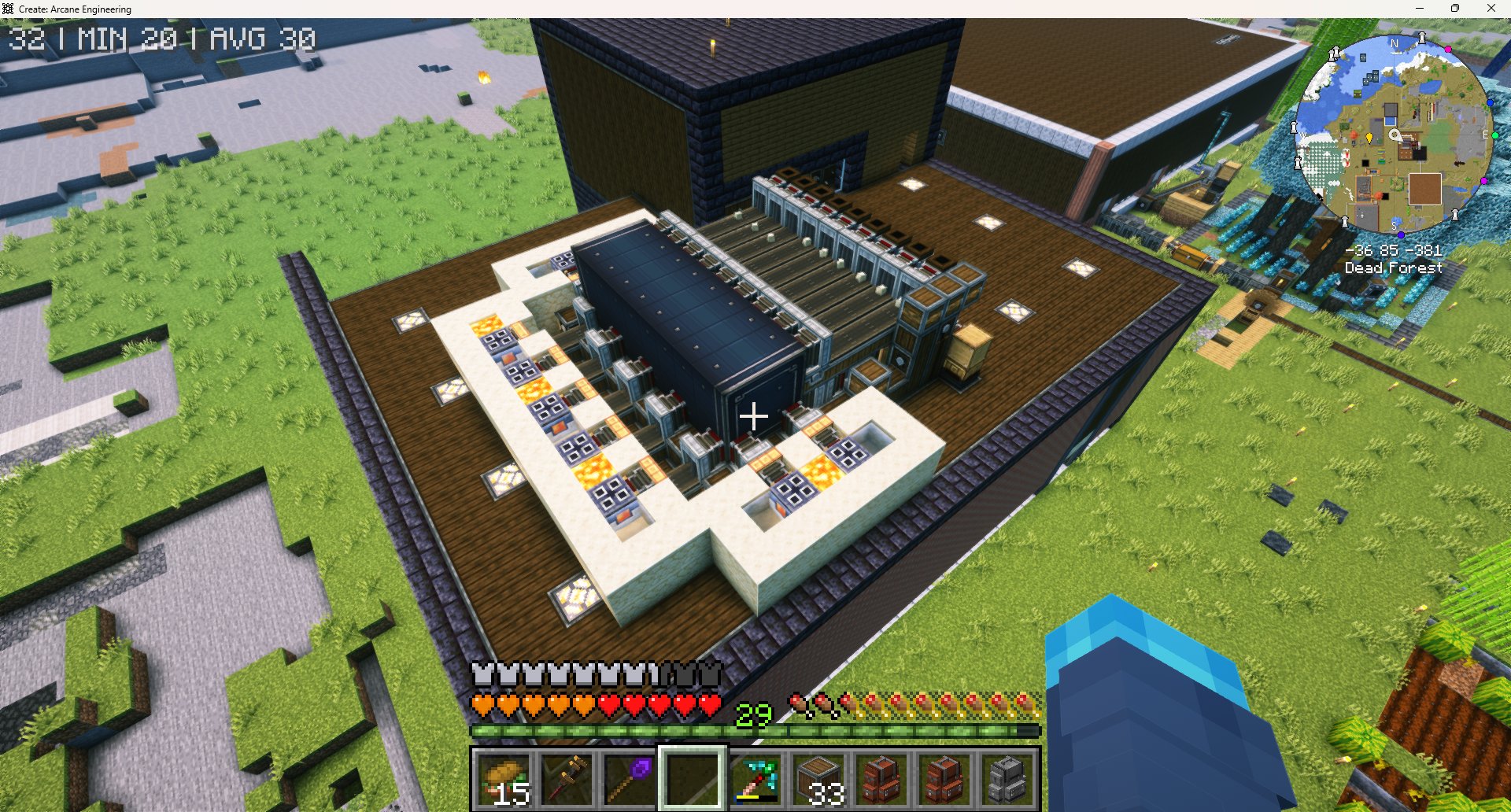
Task: Choose the purple gem staff slot
Action: point(630,778)
